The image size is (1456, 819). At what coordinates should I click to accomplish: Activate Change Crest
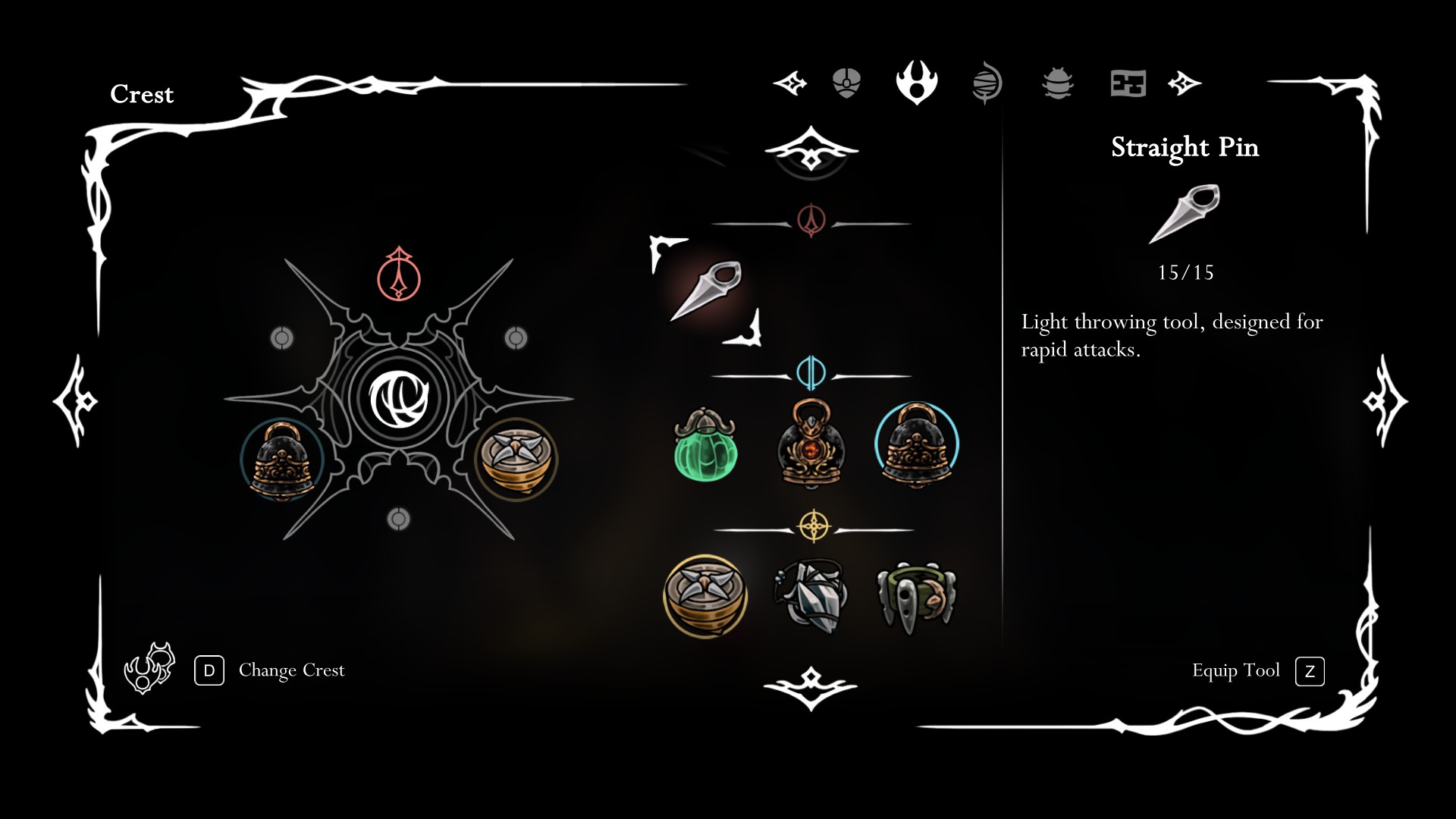[291, 670]
